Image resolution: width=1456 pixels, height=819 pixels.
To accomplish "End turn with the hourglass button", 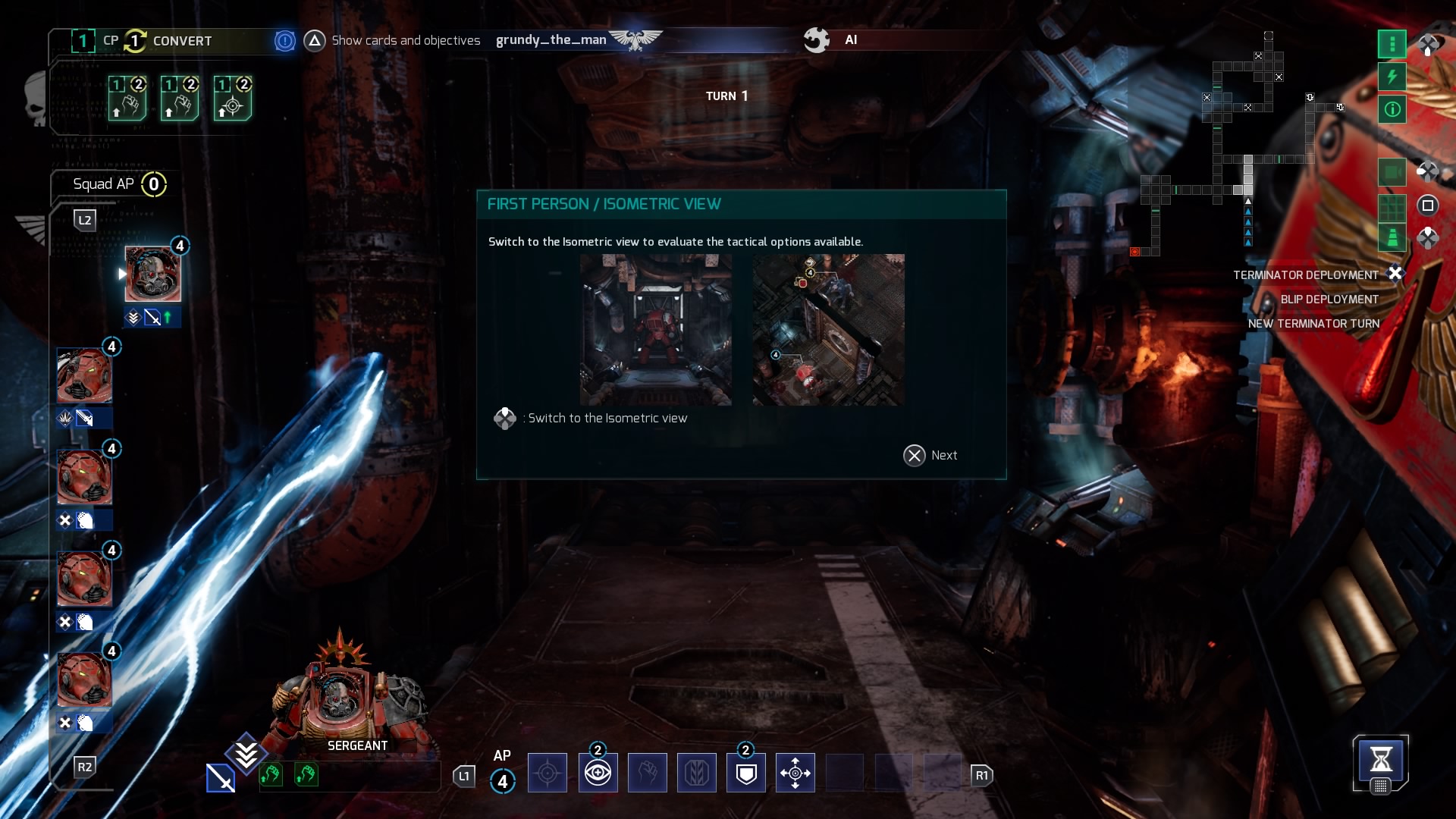I will point(1380,759).
